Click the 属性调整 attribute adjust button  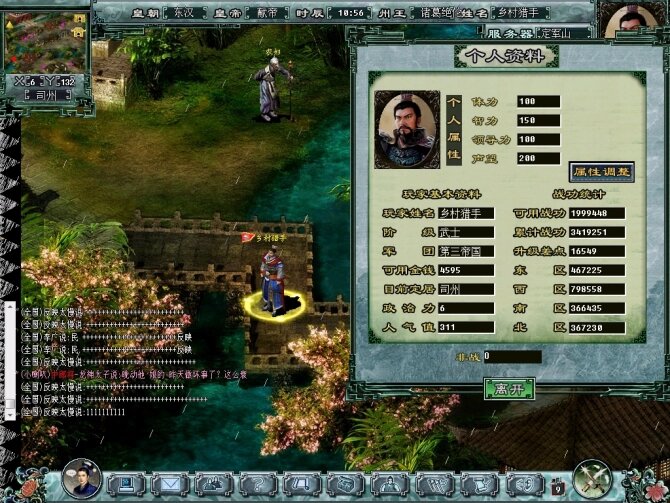pyautogui.click(x=601, y=171)
